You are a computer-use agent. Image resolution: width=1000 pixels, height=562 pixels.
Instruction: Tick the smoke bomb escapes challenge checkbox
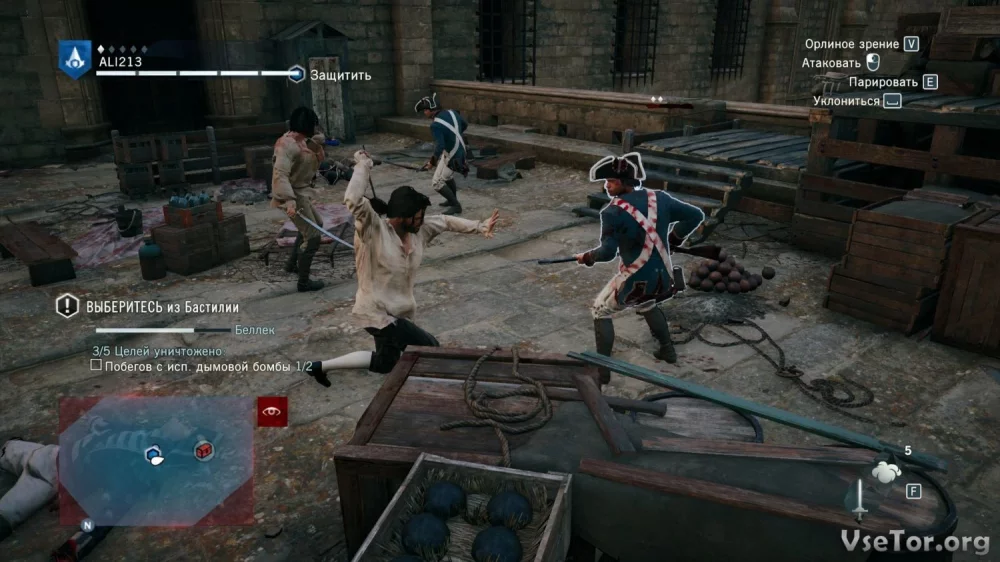tap(96, 365)
